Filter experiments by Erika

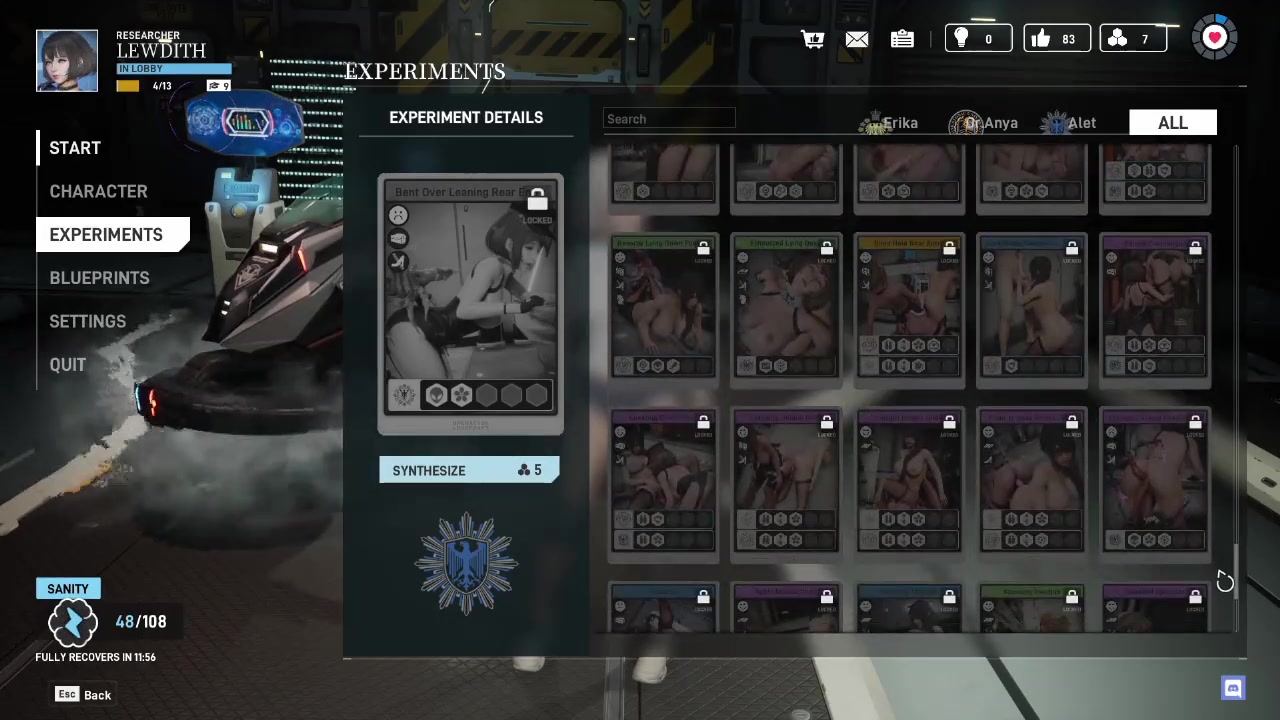(x=889, y=123)
